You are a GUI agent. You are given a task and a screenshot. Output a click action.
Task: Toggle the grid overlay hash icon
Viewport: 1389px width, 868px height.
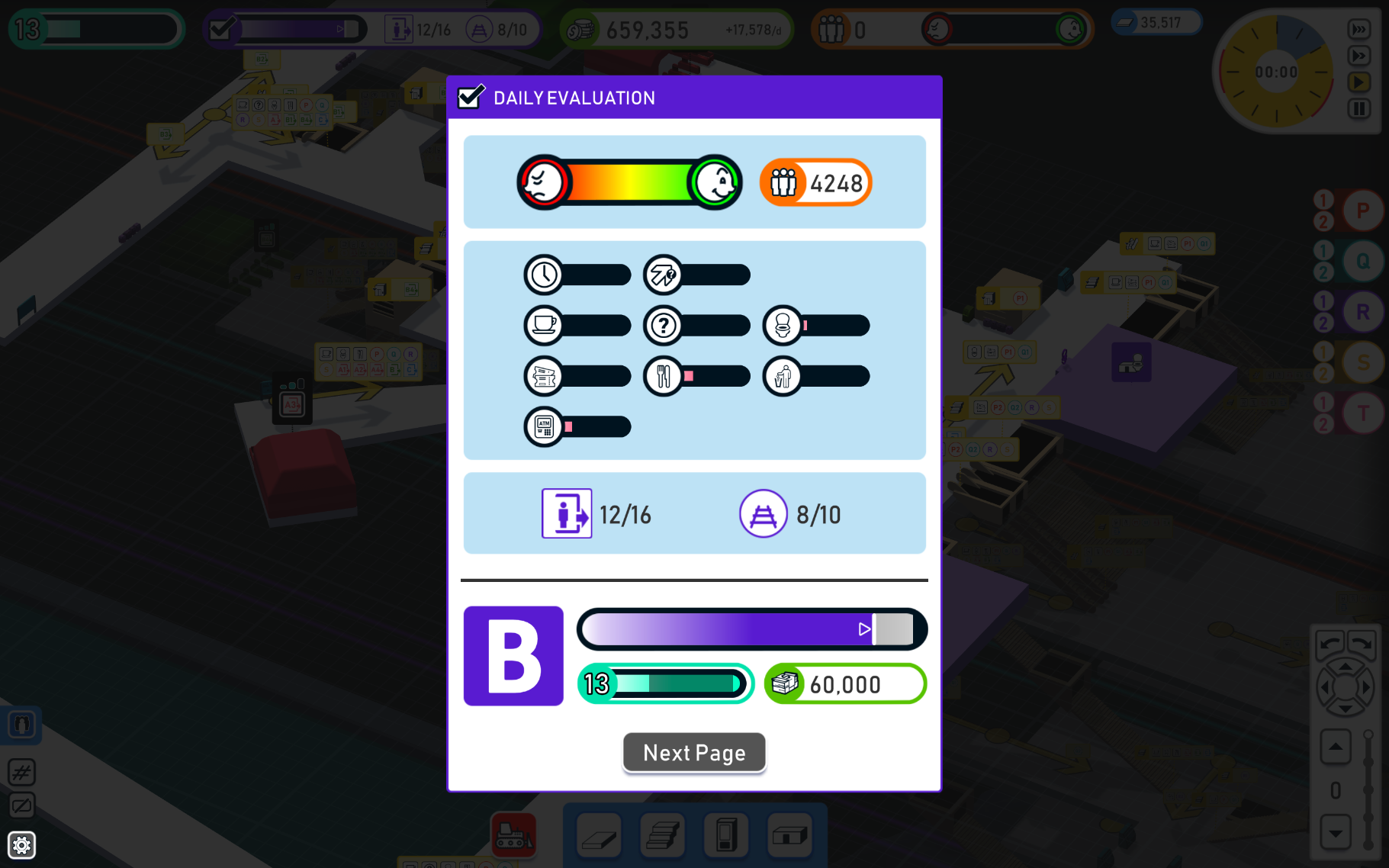click(22, 773)
